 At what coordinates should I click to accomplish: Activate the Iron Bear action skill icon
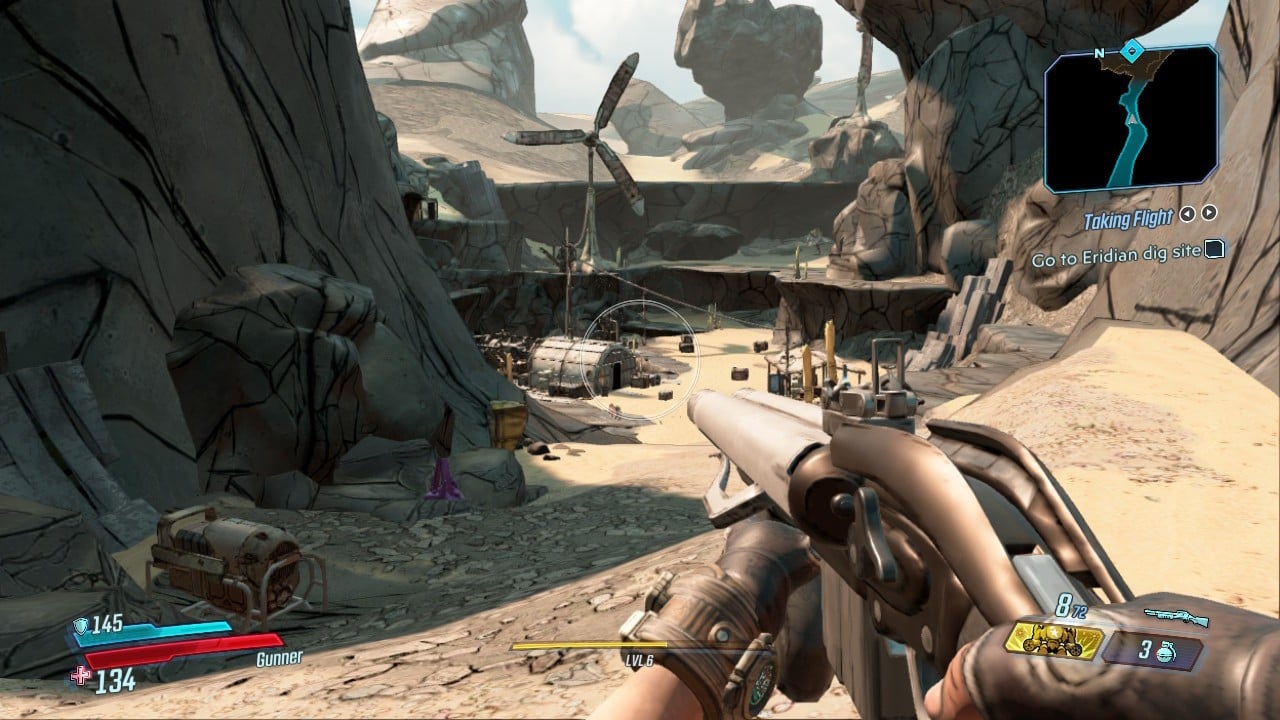coord(1054,642)
